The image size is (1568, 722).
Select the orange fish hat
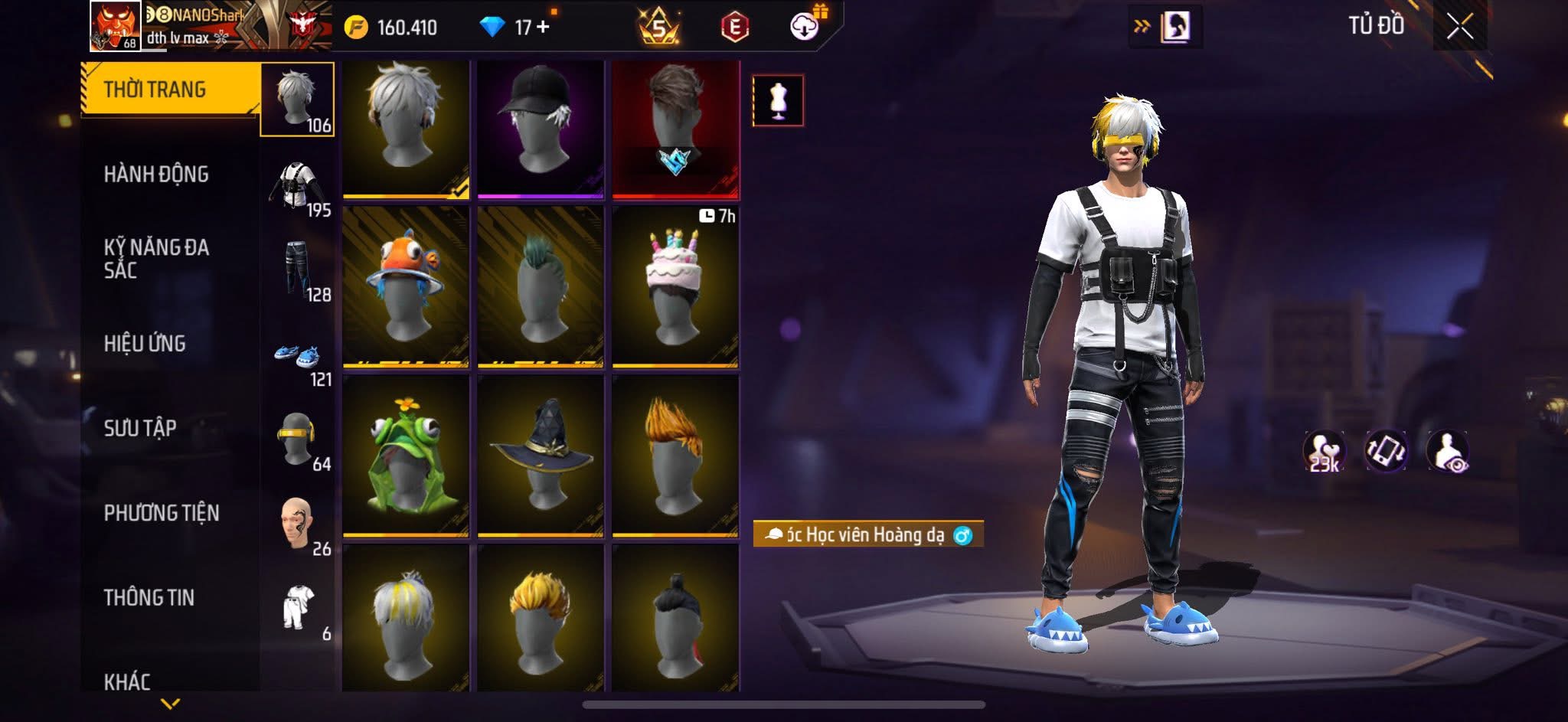(x=405, y=286)
